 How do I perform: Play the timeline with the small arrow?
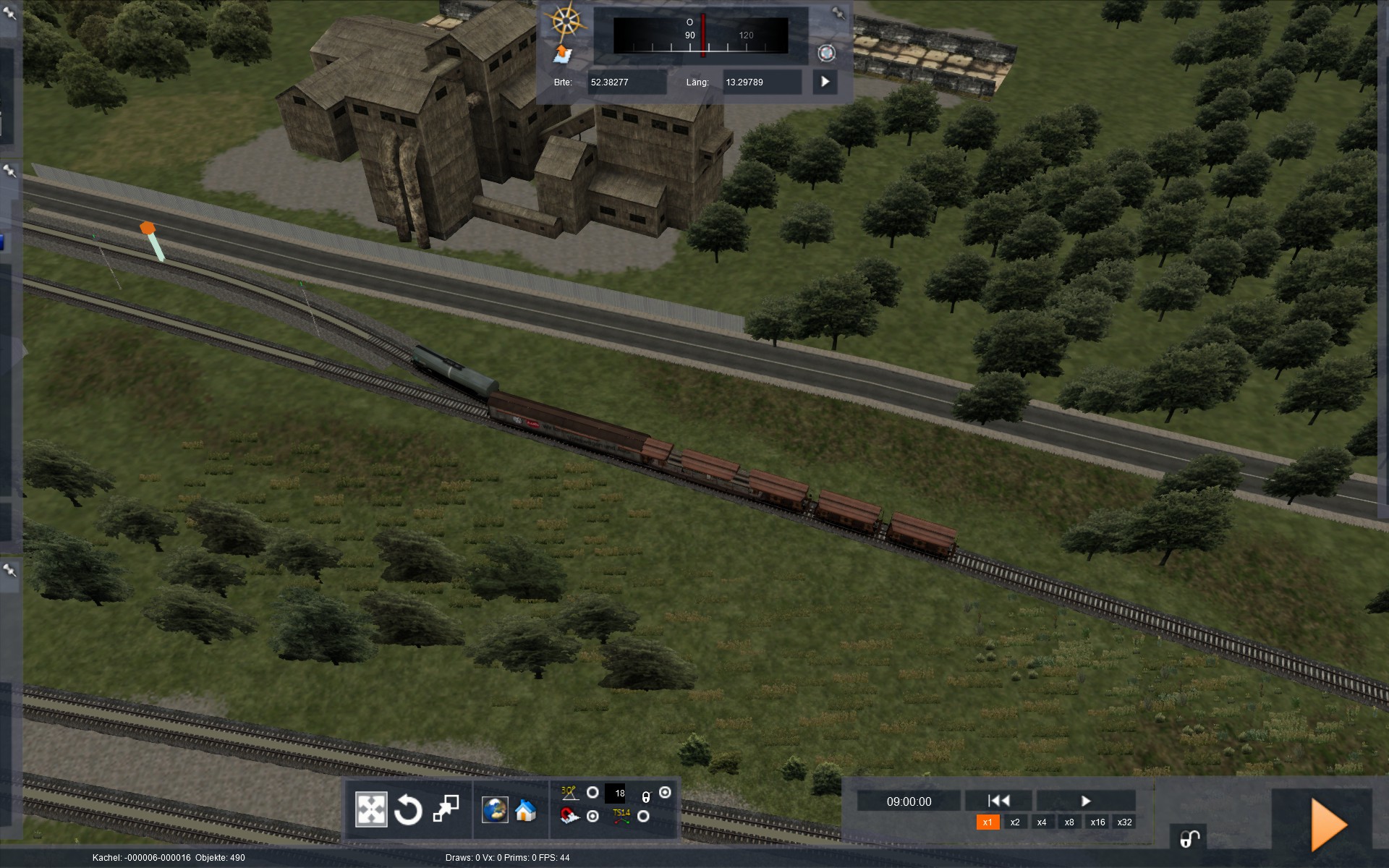pos(1085,801)
